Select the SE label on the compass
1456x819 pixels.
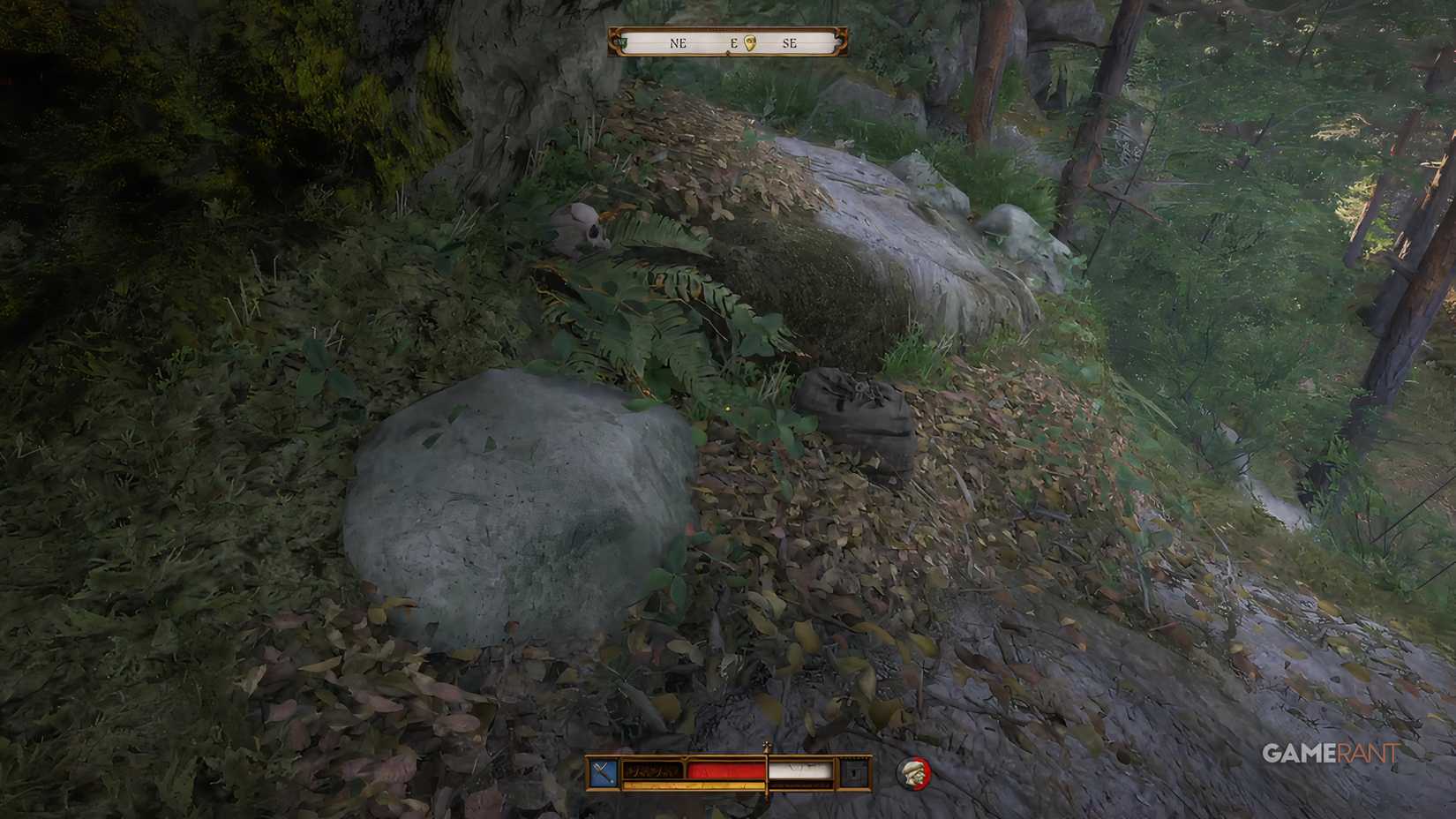coord(791,42)
